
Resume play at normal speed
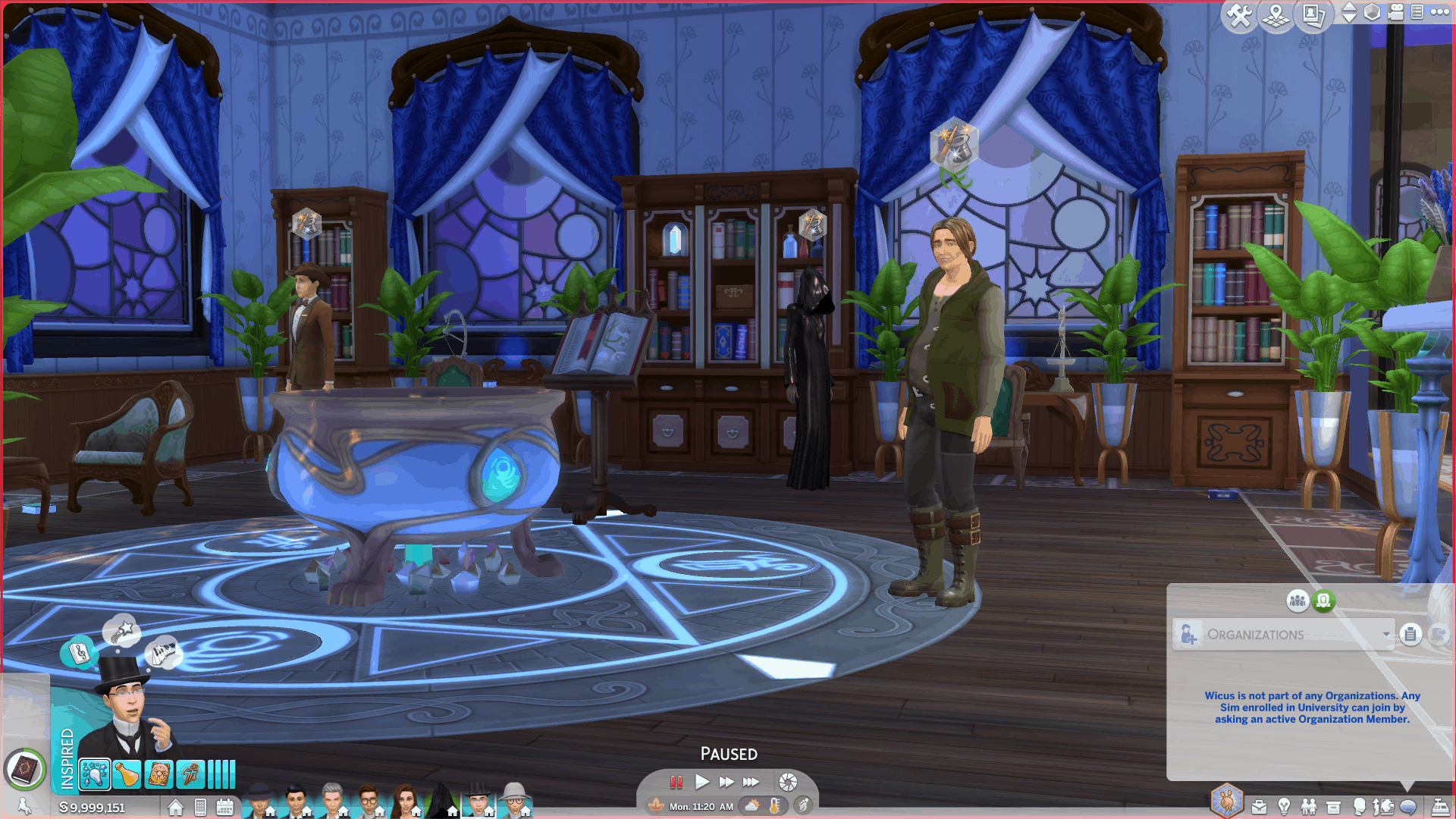coord(702,782)
